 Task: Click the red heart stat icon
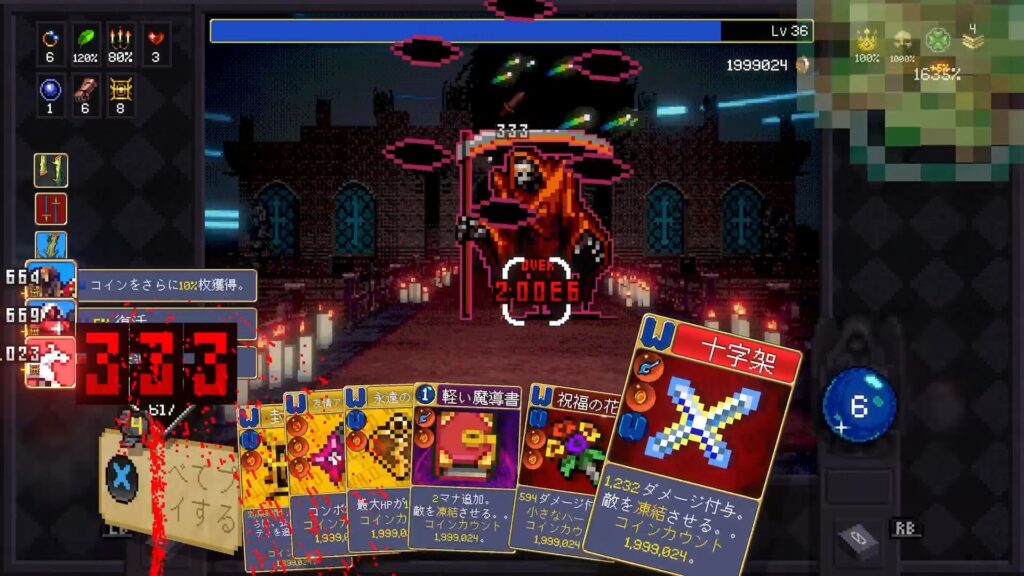156,39
